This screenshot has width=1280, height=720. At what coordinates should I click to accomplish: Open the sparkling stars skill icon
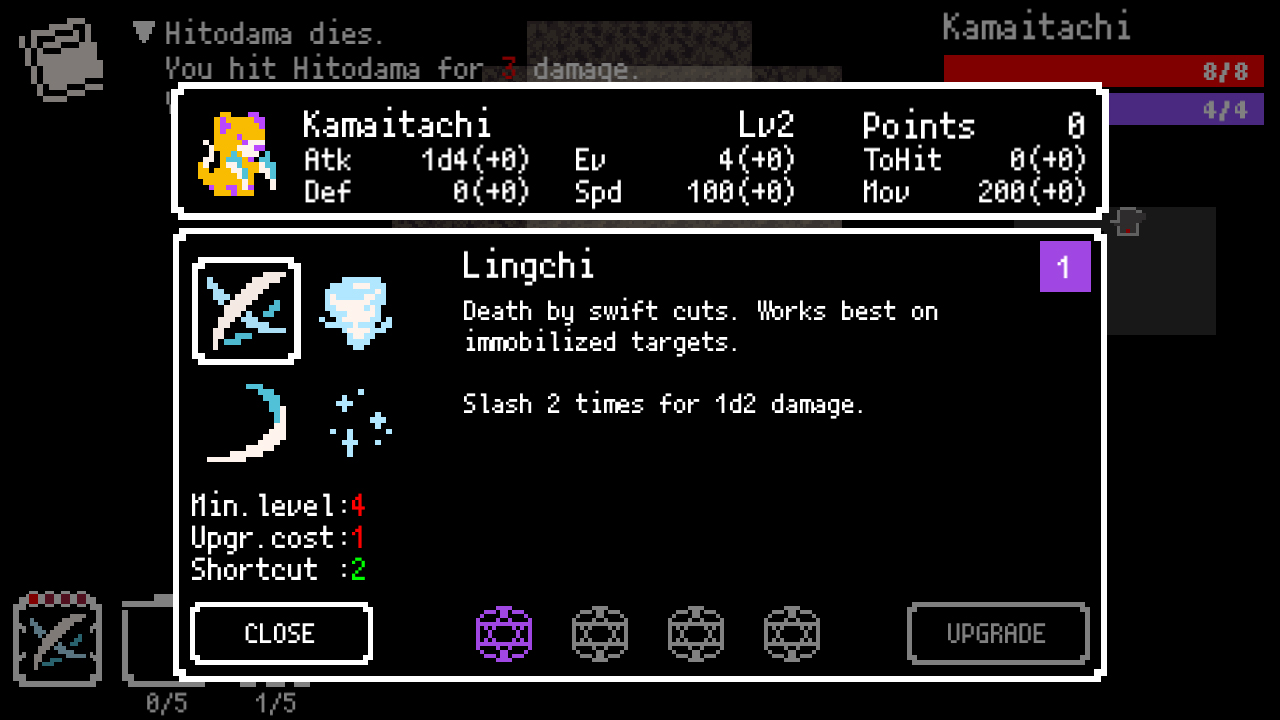tap(357, 420)
